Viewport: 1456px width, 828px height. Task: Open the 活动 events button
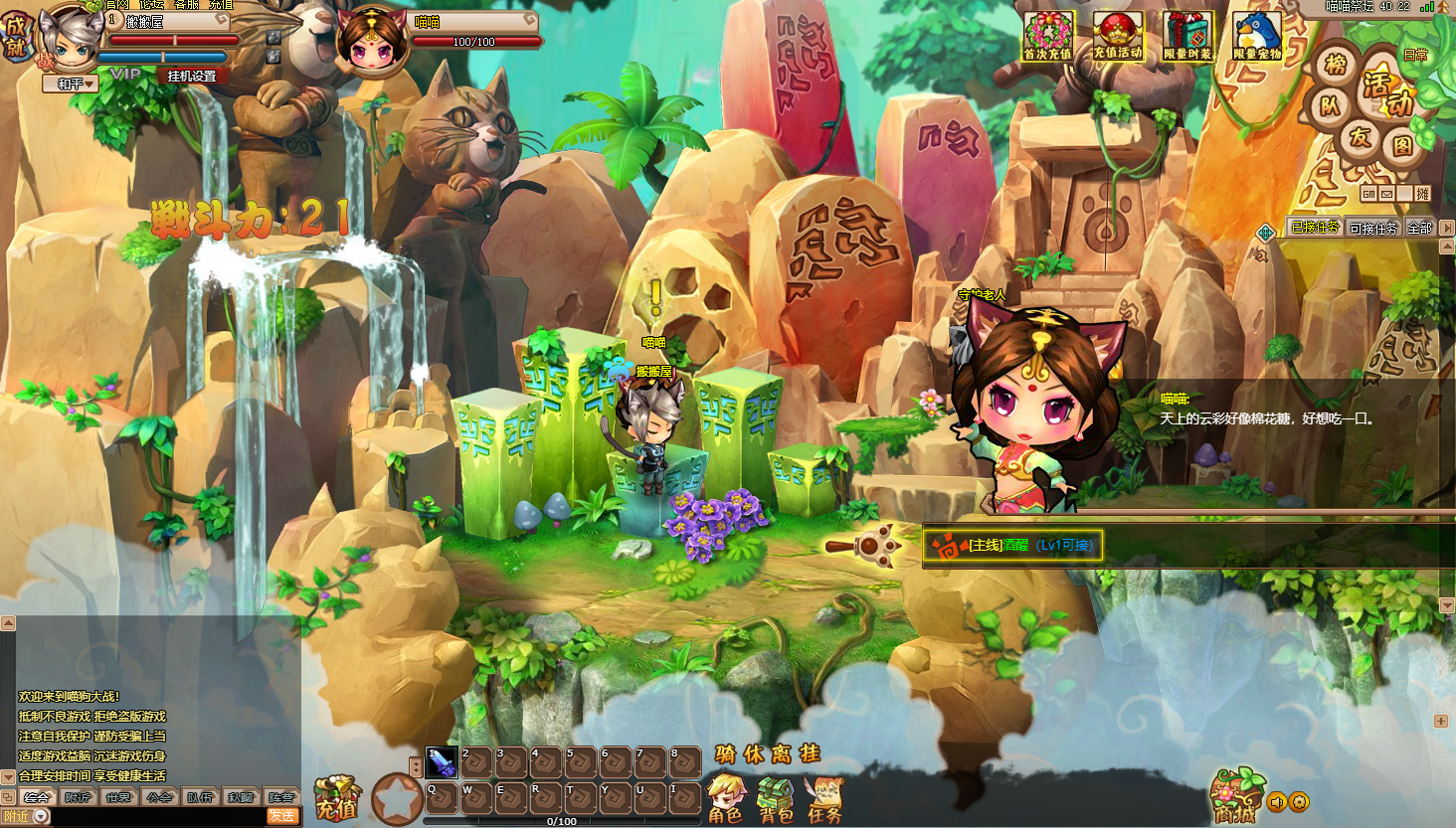point(1385,92)
